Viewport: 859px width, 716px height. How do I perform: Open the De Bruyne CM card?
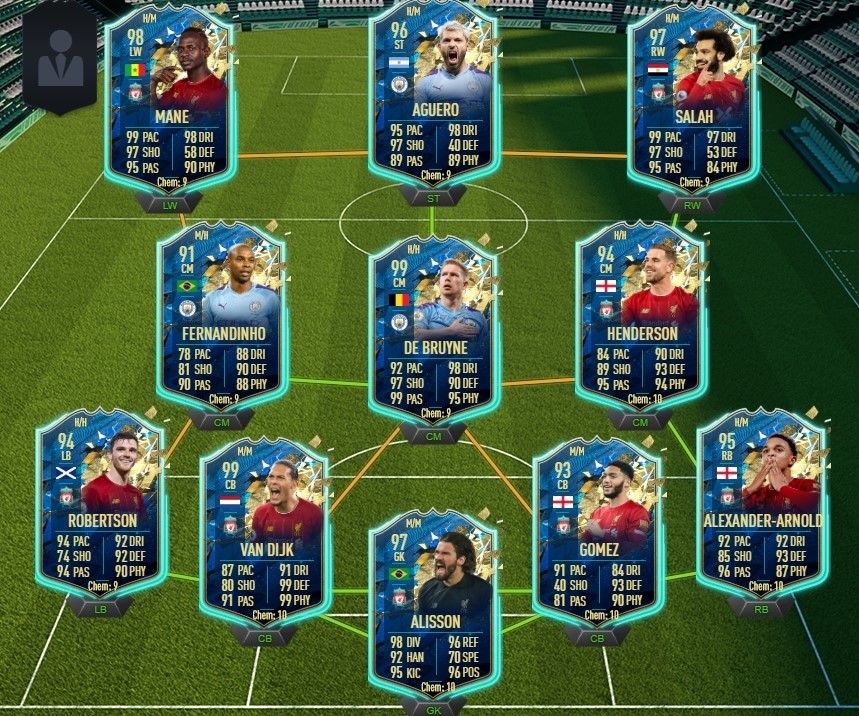tap(432, 327)
